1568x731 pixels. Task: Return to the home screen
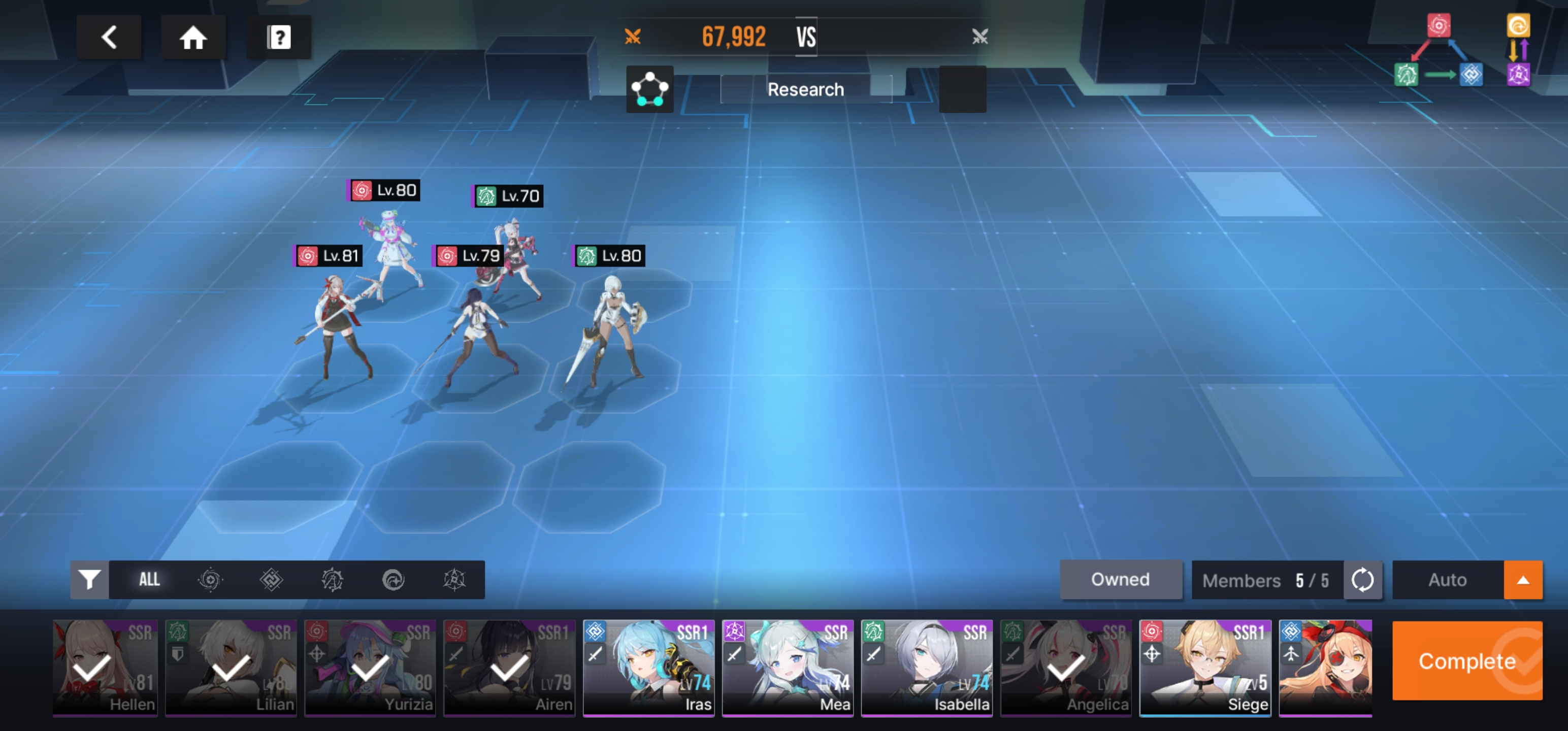click(x=193, y=38)
